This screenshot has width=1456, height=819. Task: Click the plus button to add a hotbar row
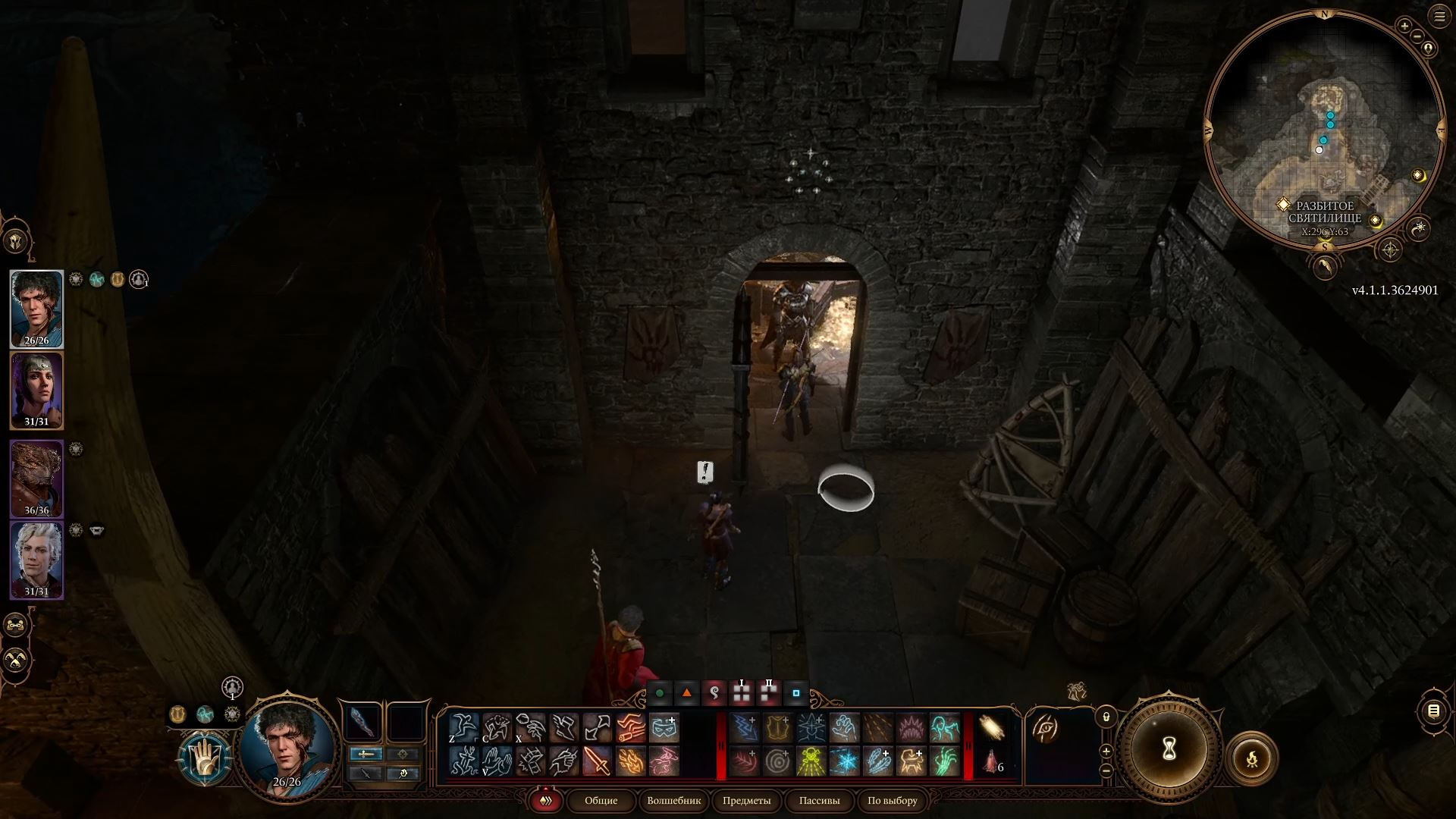coord(1106,752)
